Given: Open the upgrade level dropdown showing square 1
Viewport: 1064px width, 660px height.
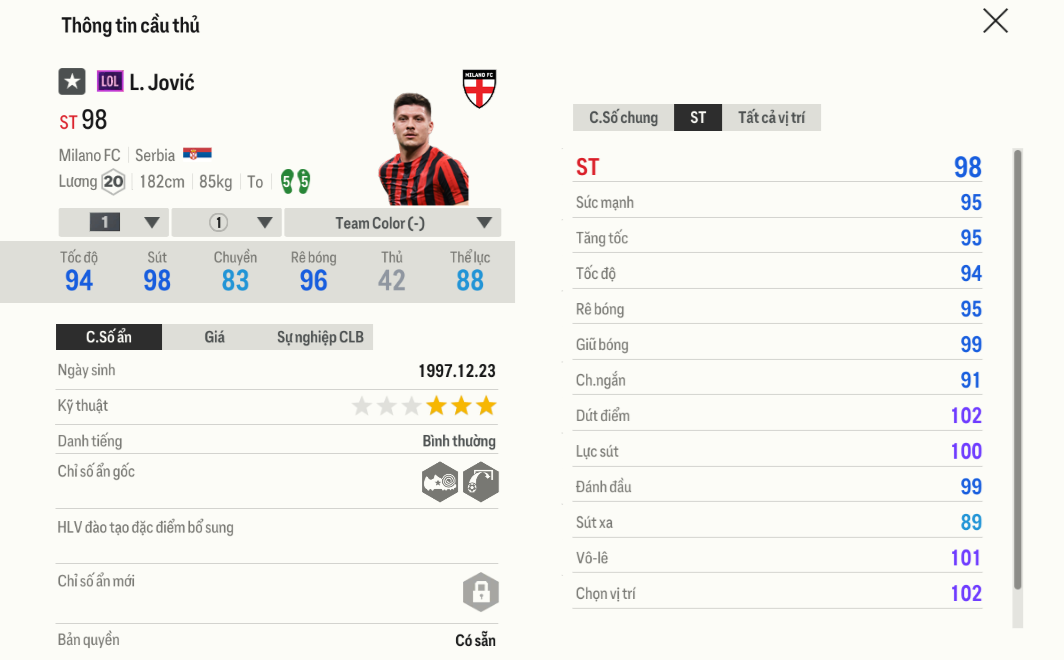Looking at the screenshot, I should point(114,223).
